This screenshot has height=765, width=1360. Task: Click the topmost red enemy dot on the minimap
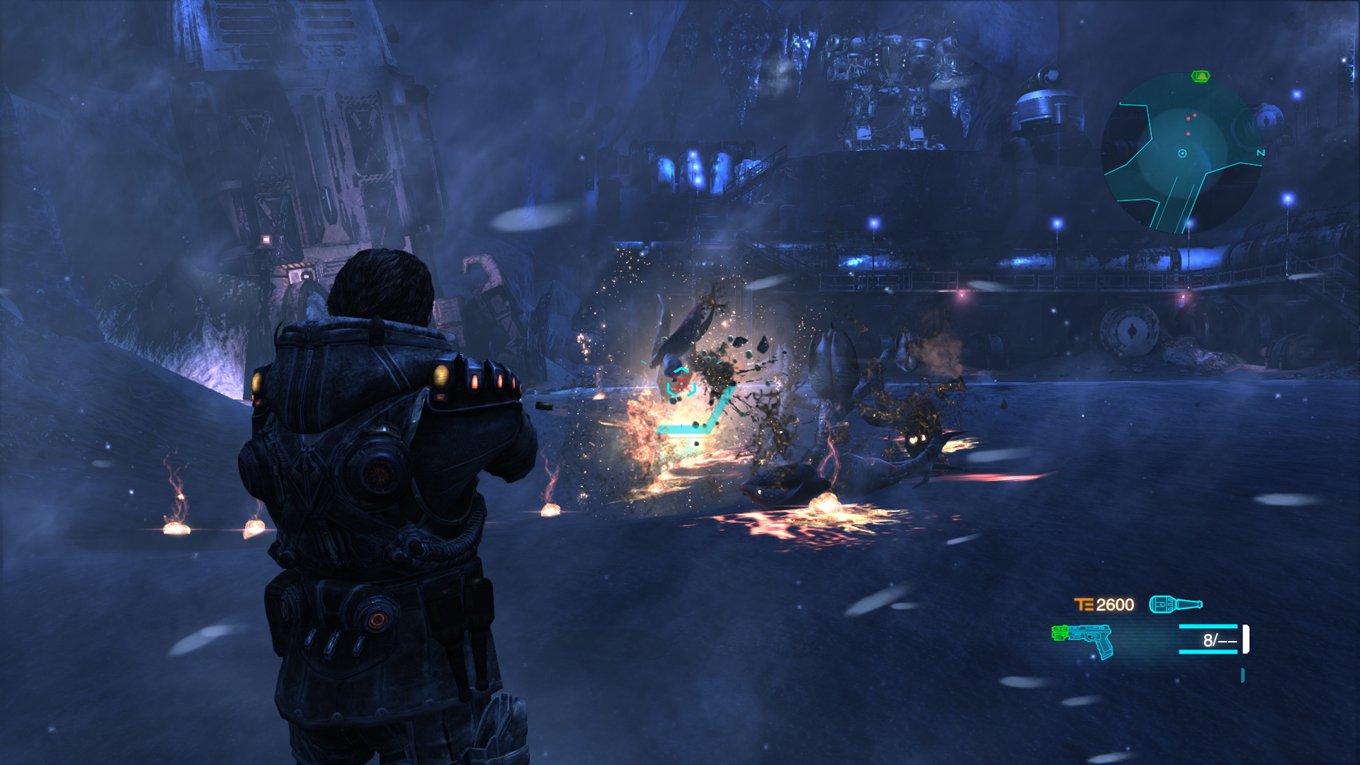[1194, 114]
